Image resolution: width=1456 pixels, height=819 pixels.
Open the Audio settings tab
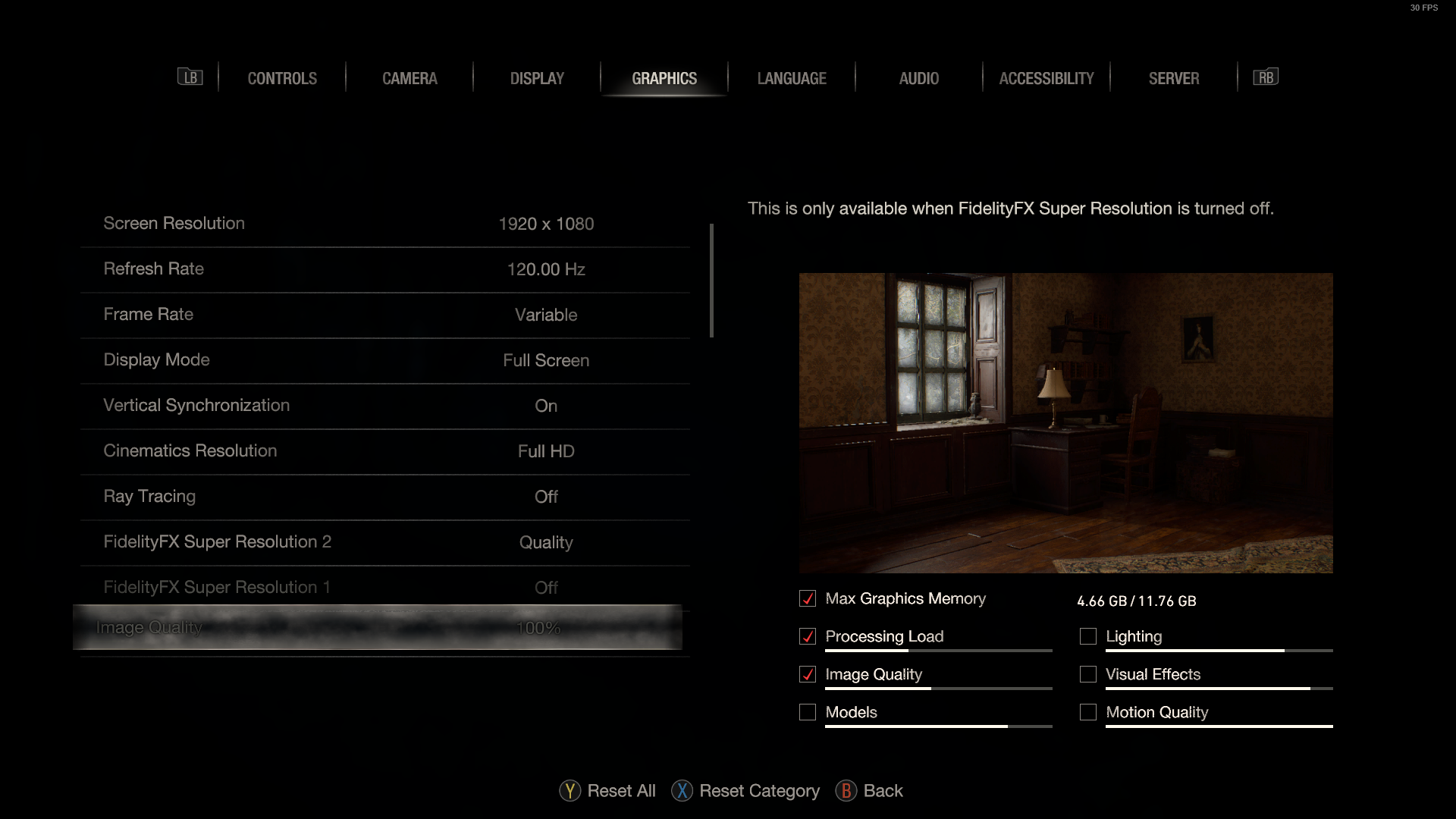(x=919, y=78)
